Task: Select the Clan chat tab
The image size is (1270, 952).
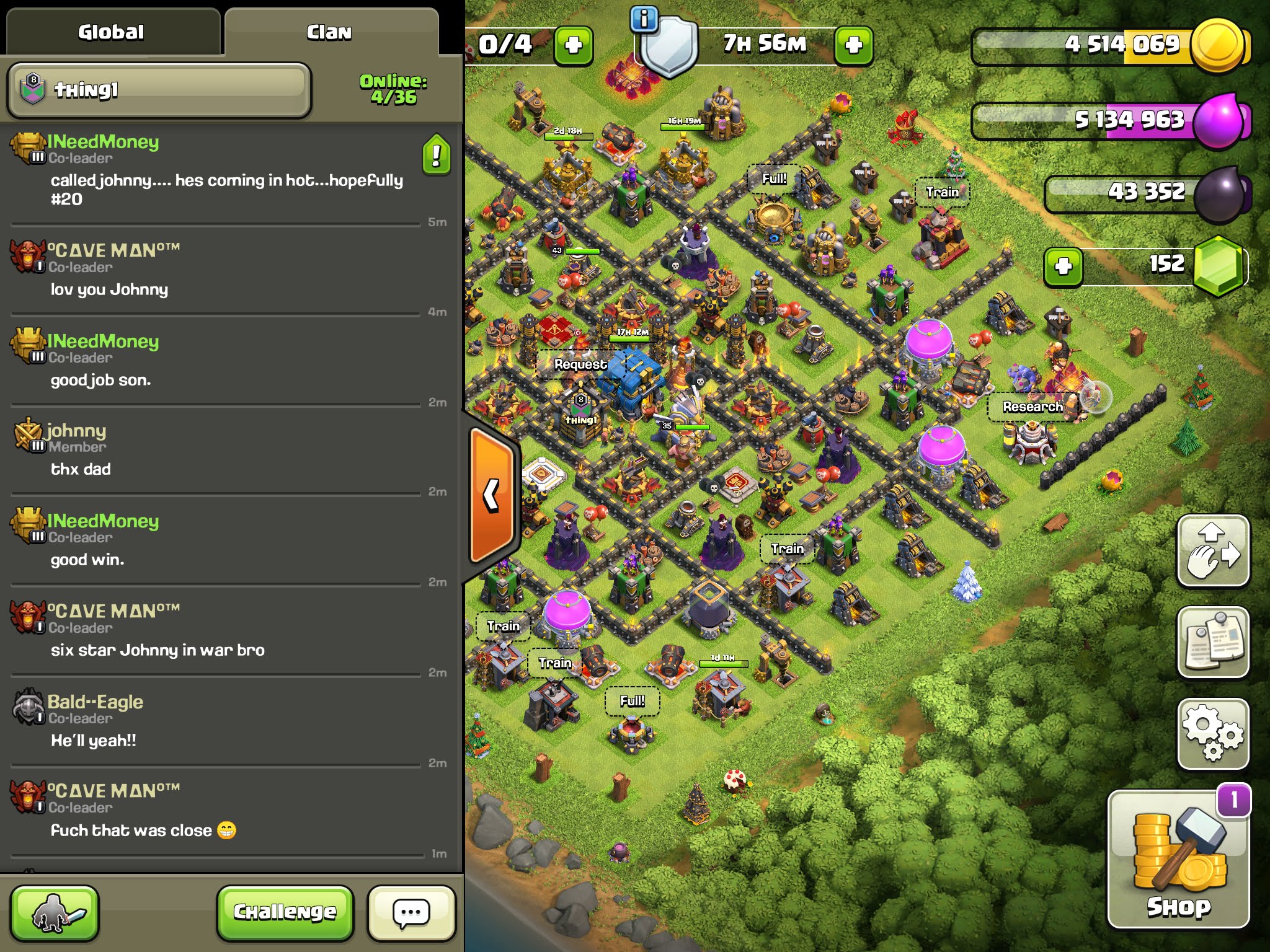Action: pyautogui.click(x=329, y=32)
